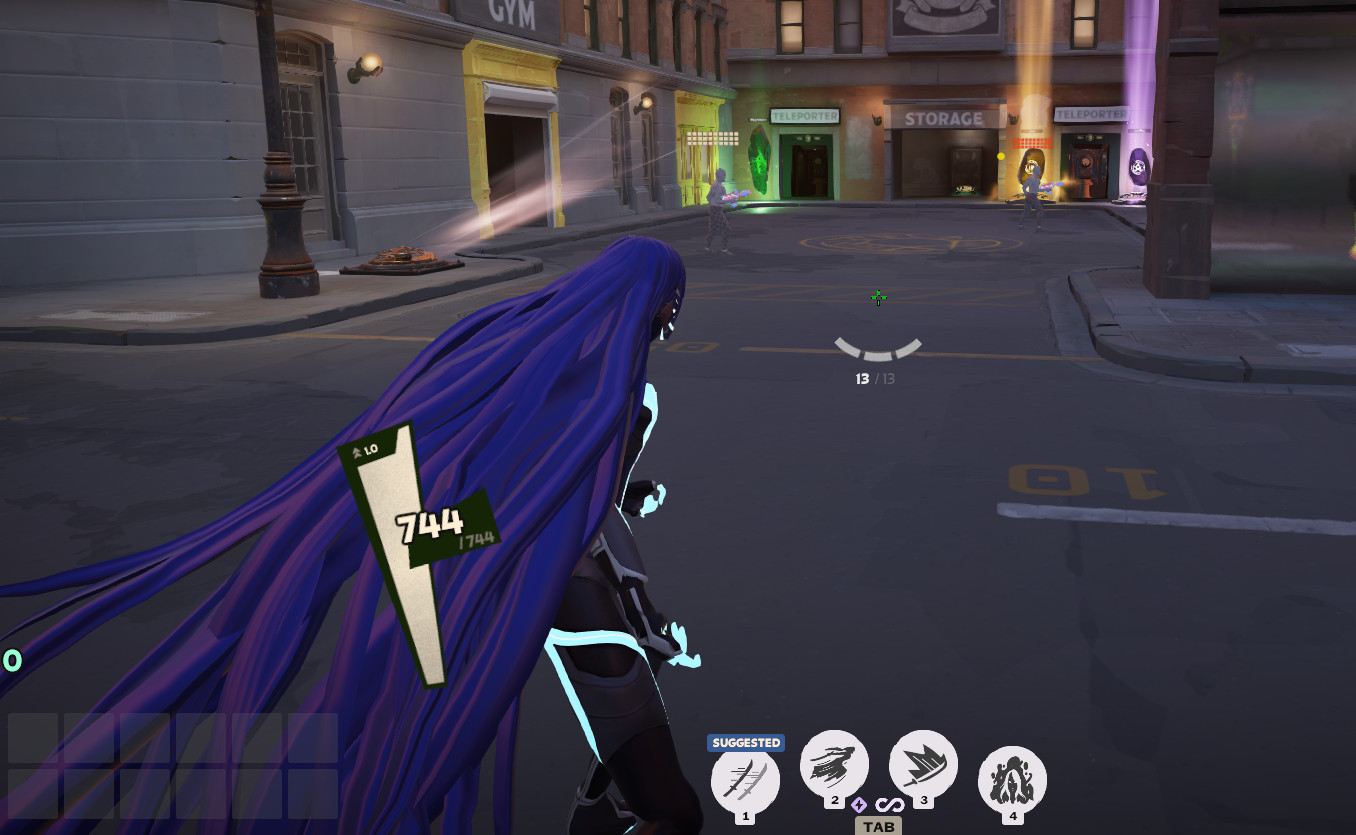
Task: Toggle the green crosshair at screen center
Action: [878, 298]
